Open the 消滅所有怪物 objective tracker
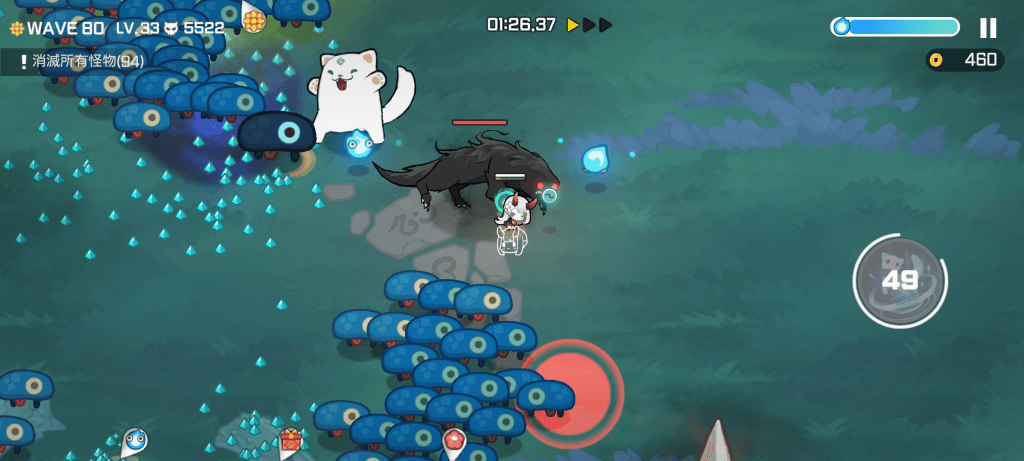Image resolution: width=1024 pixels, height=461 pixels. tap(80, 62)
